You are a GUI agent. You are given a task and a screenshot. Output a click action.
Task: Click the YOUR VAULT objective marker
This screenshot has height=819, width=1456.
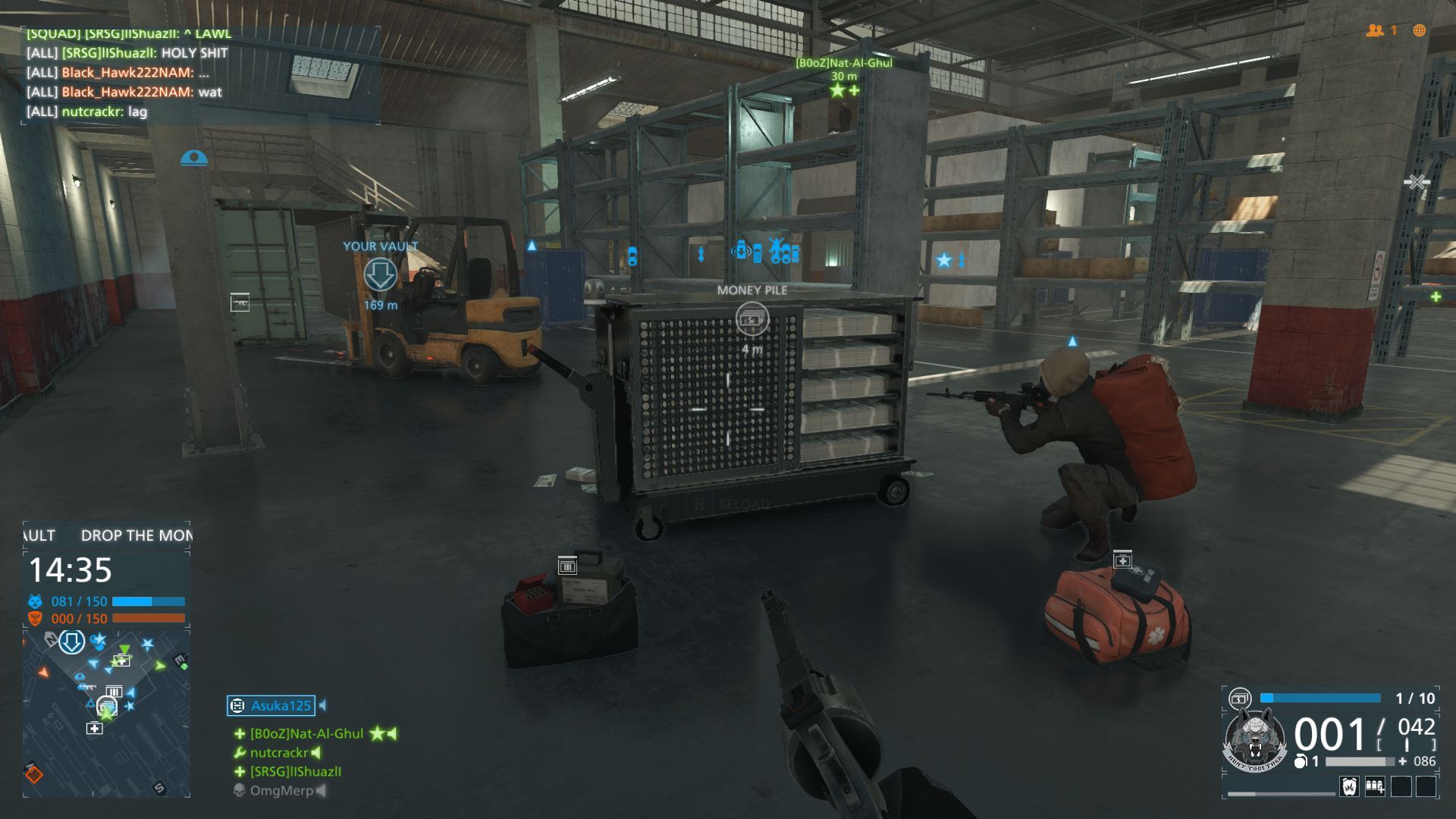pos(380,275)
